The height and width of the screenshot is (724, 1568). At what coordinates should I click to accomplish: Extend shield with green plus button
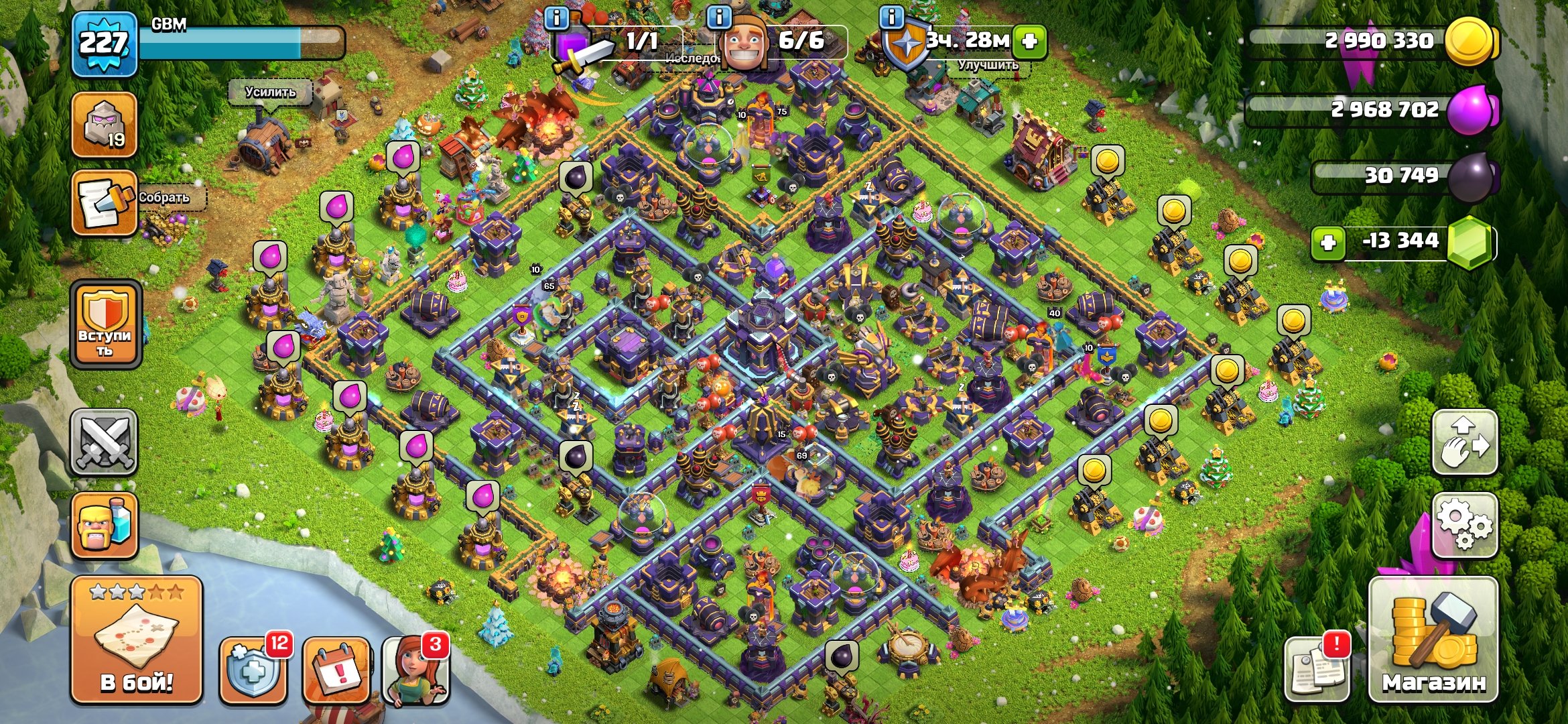1029,42
